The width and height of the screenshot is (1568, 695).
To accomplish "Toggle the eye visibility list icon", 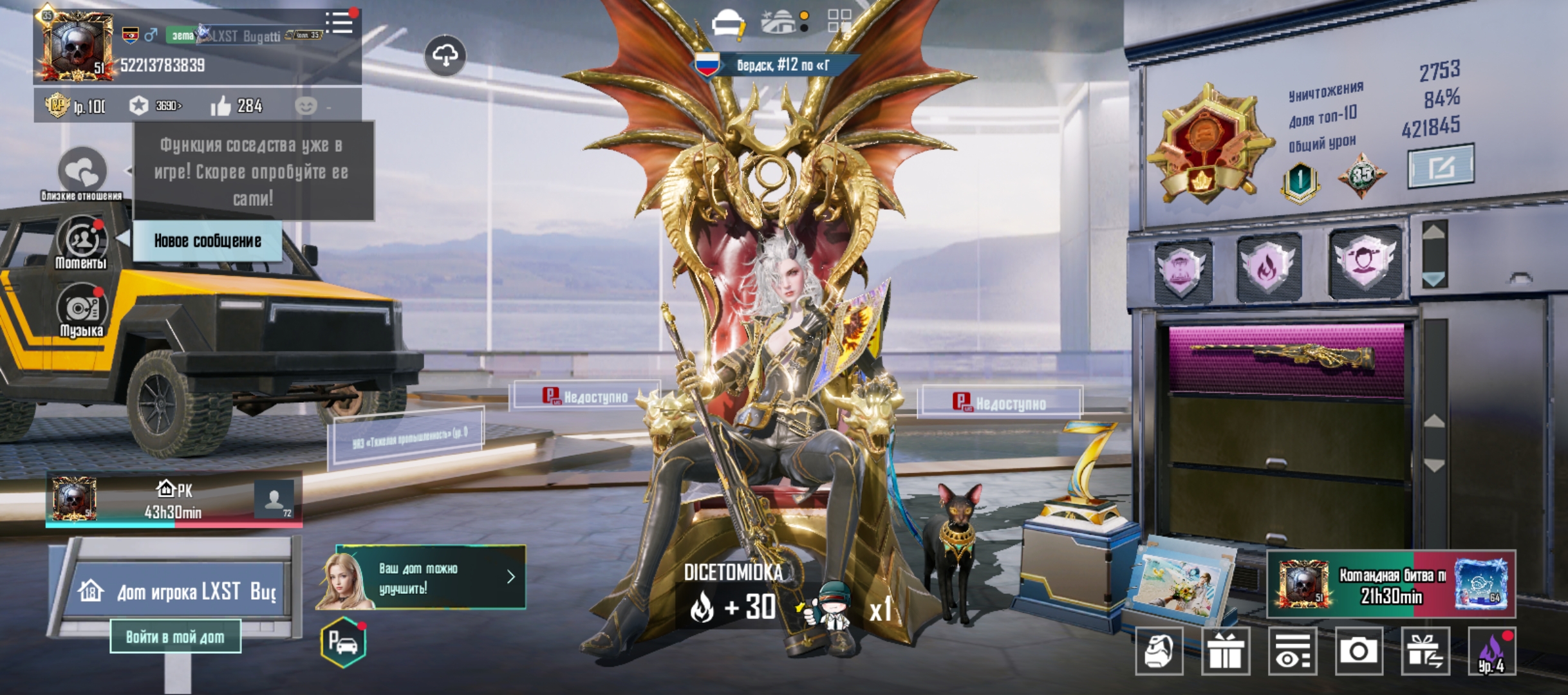I will [1292, 651].
